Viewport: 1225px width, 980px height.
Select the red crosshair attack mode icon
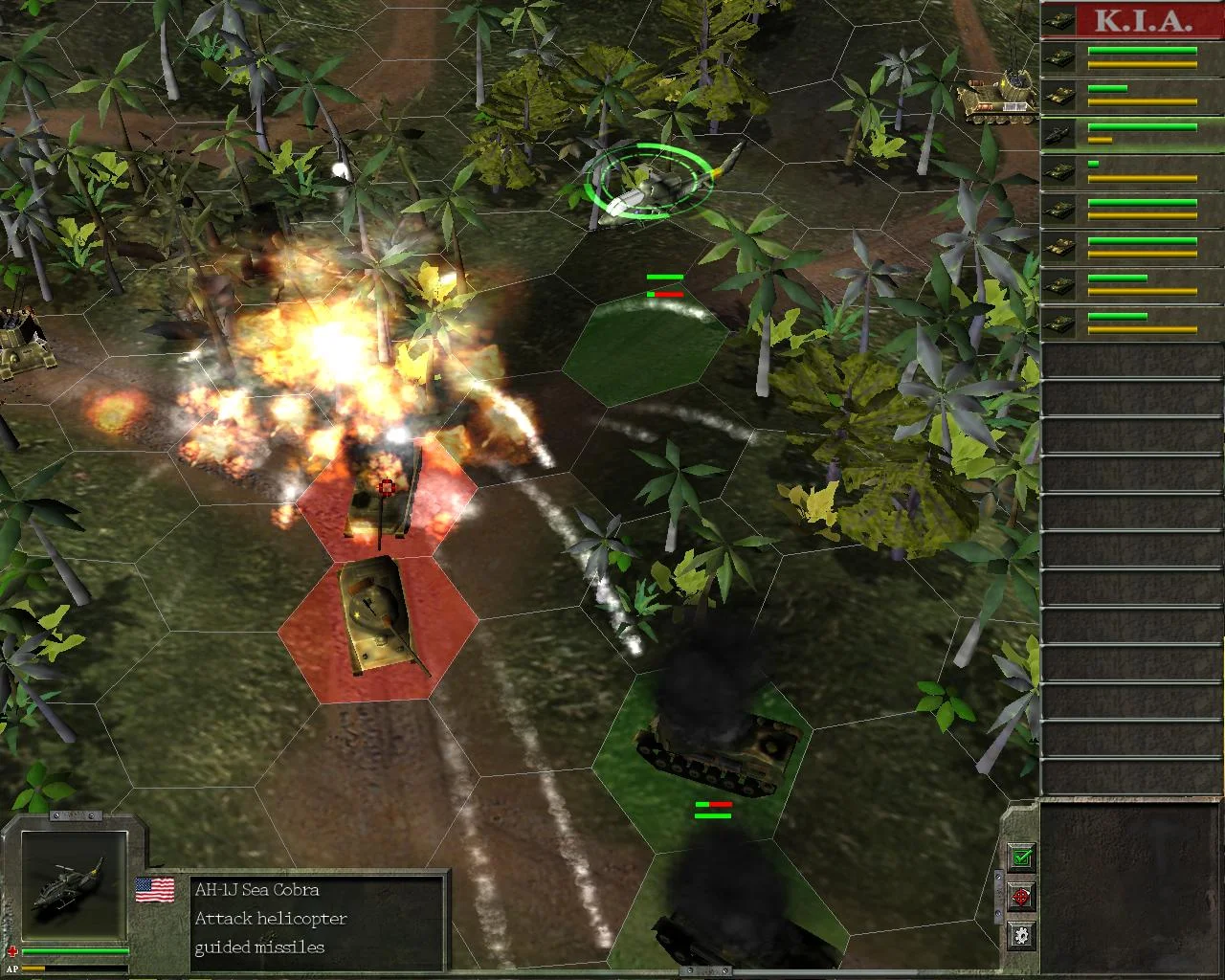1020,897
